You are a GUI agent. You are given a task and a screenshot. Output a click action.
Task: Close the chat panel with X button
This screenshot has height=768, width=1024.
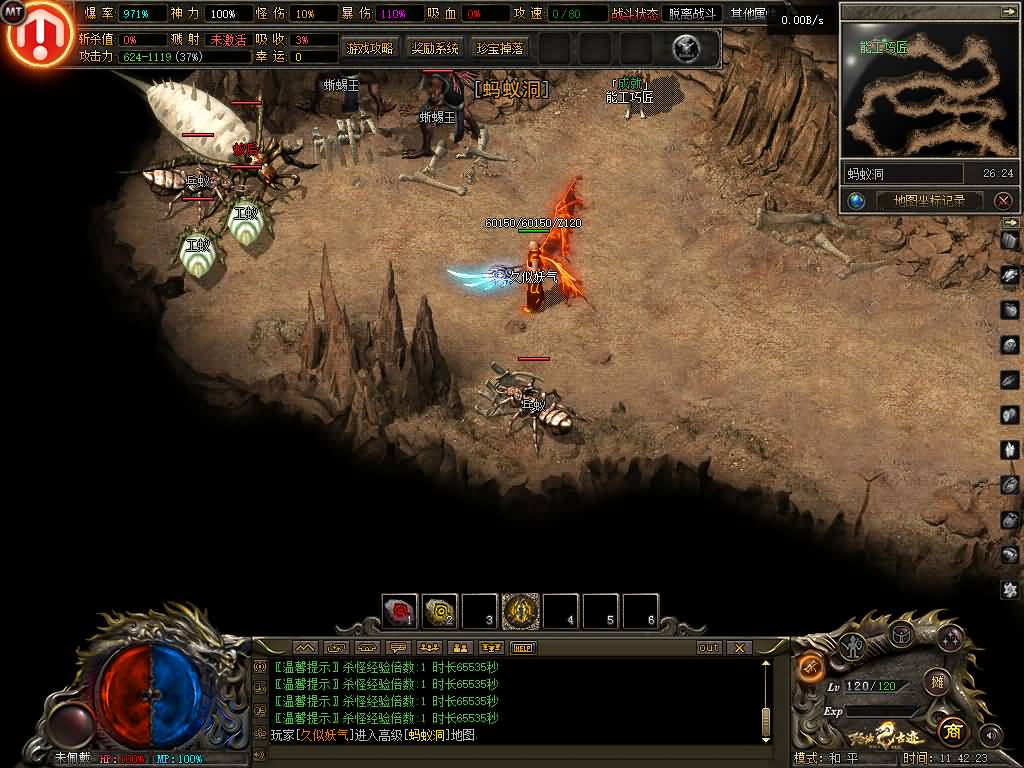[x=738, y=648]
